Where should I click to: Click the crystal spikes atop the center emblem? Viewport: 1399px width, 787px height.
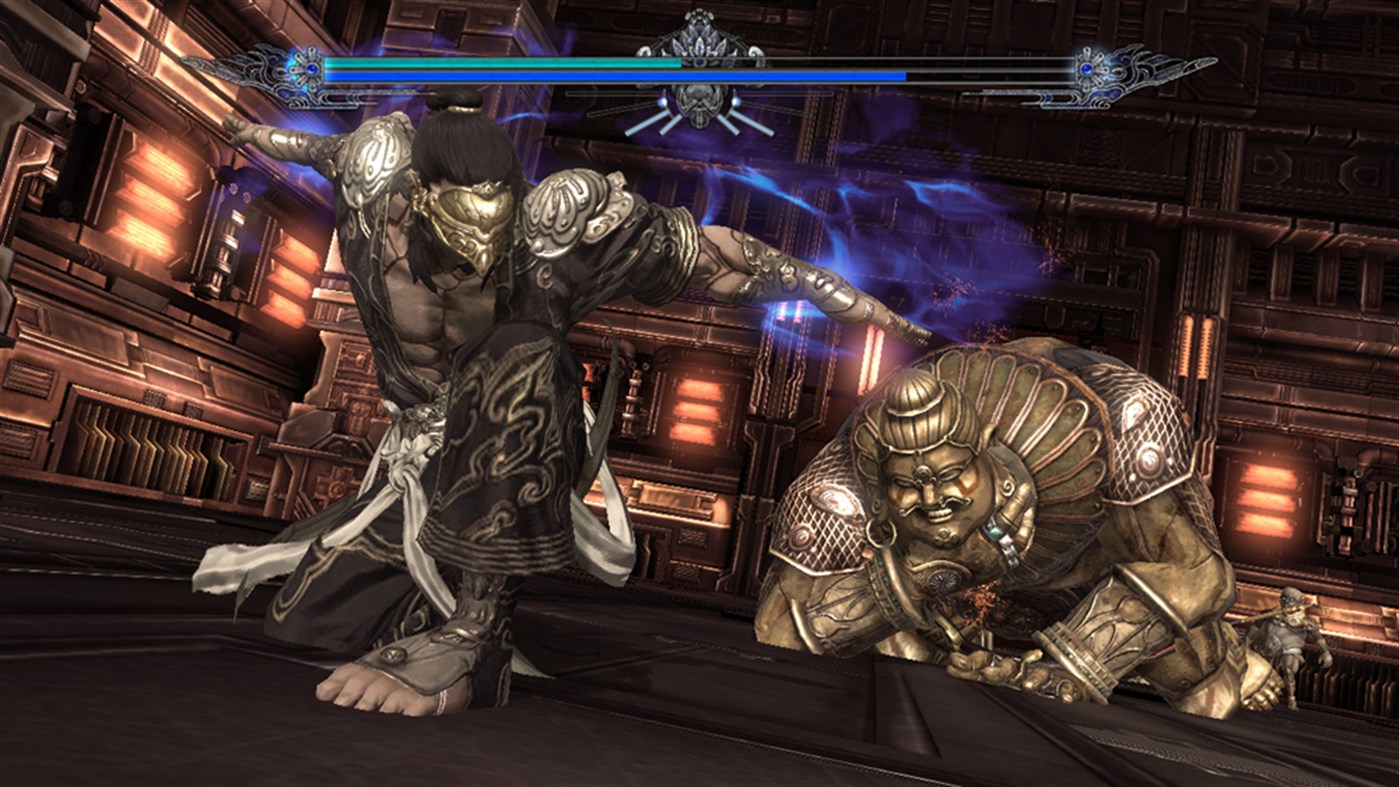698,40
